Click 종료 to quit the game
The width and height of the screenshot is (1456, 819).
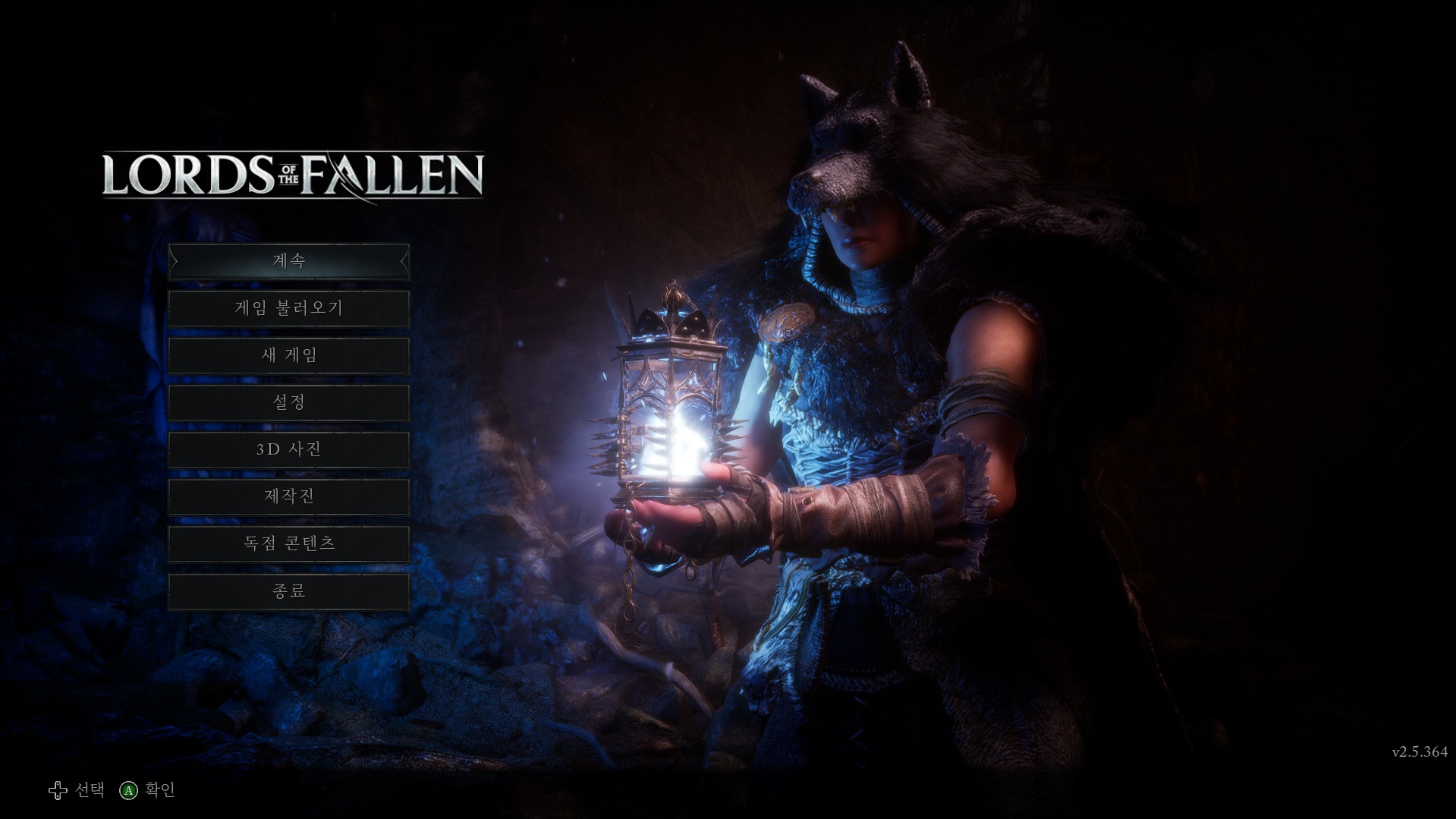(288, 591)
